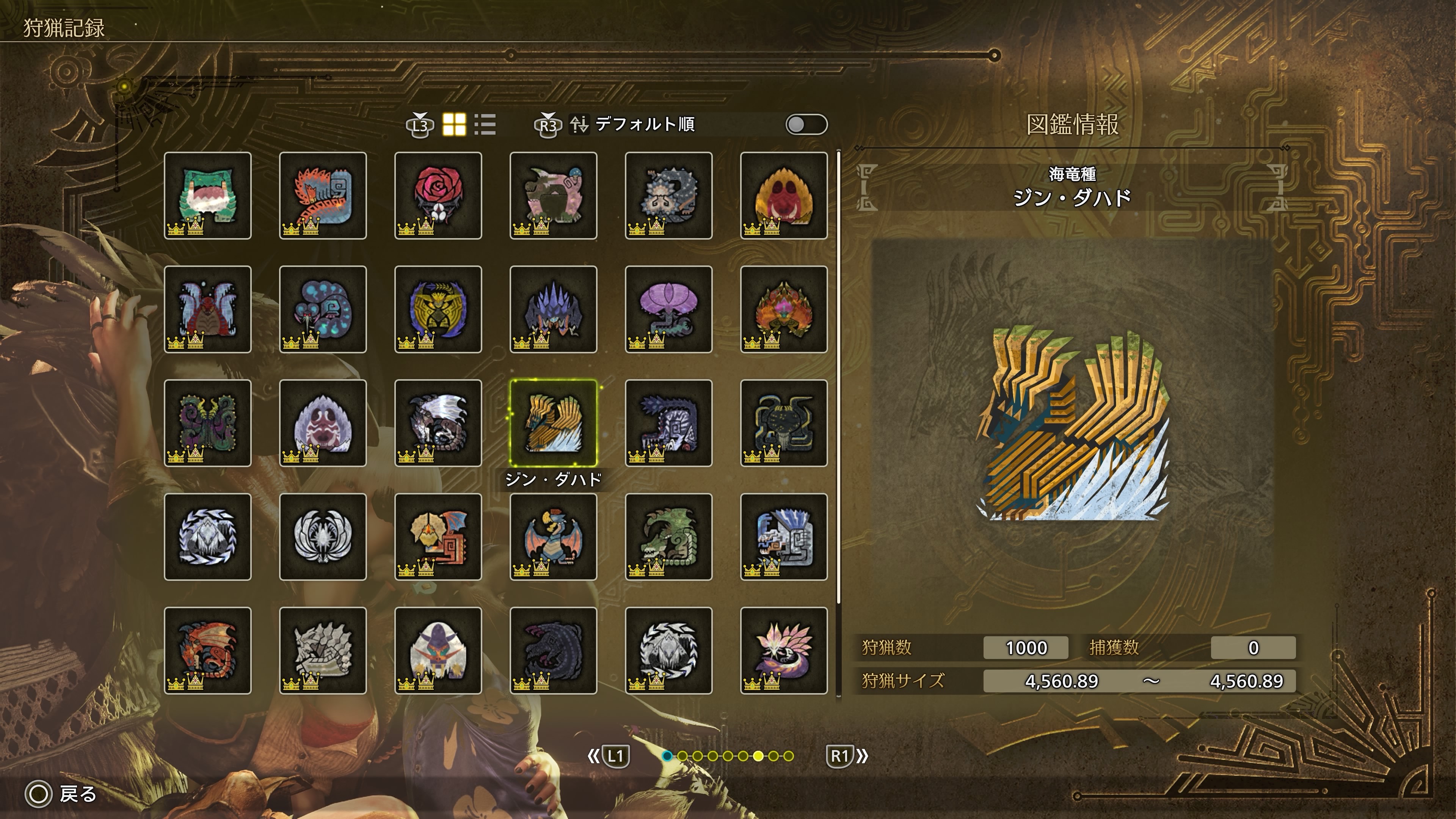Choose the green Rathian monster tile
1456x819 pixels.
668,537
